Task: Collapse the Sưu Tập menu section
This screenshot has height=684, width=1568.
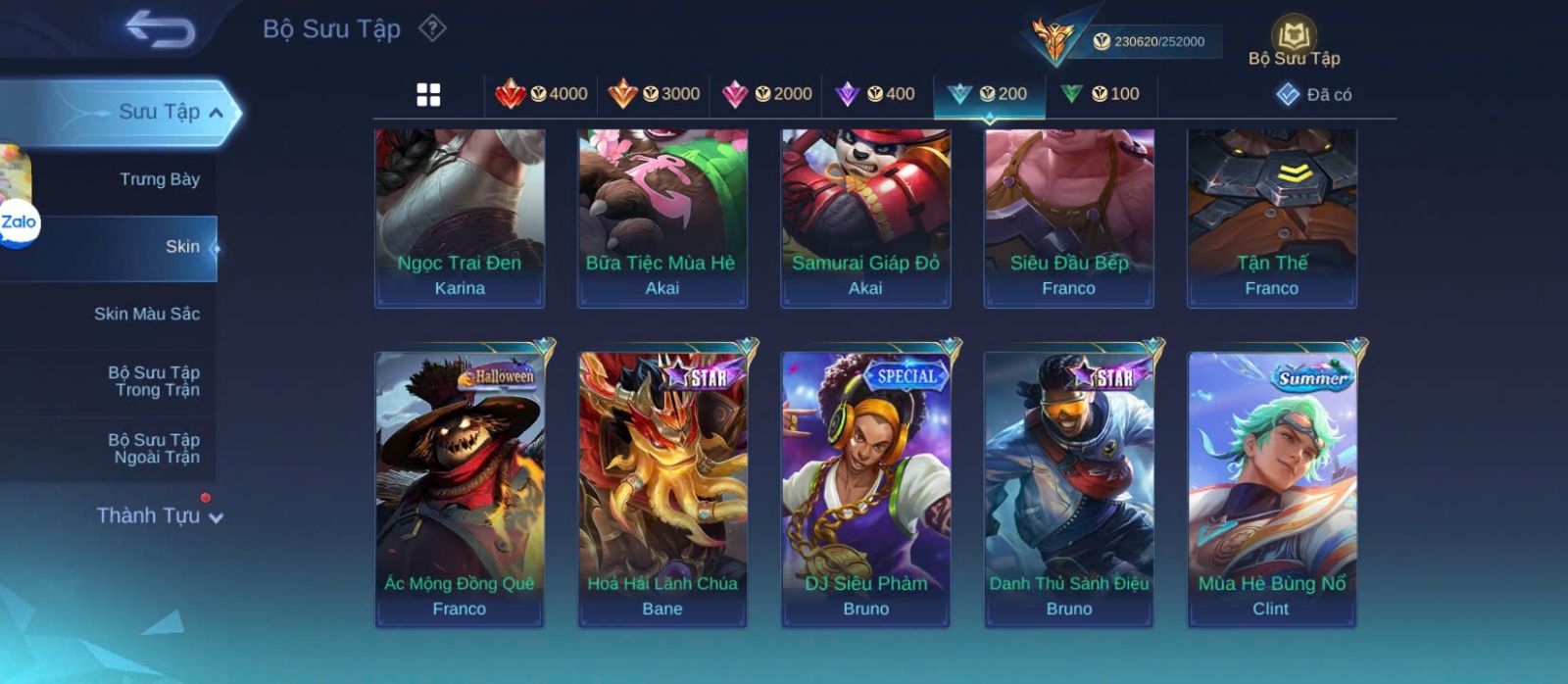Action: point(217,113)
